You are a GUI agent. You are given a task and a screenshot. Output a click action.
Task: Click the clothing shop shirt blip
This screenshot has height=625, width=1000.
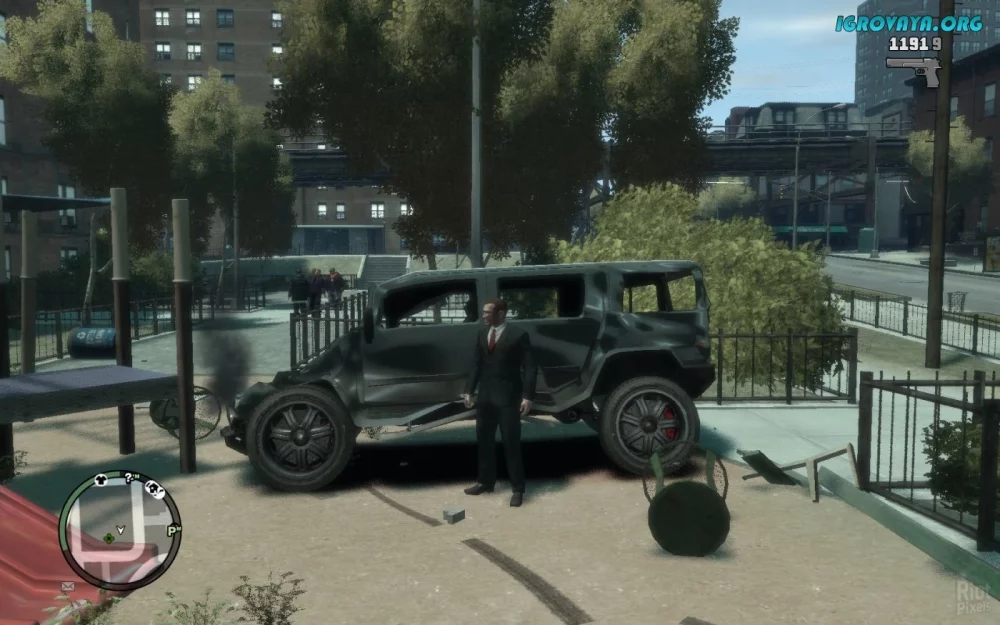click(x=101, y=480)
